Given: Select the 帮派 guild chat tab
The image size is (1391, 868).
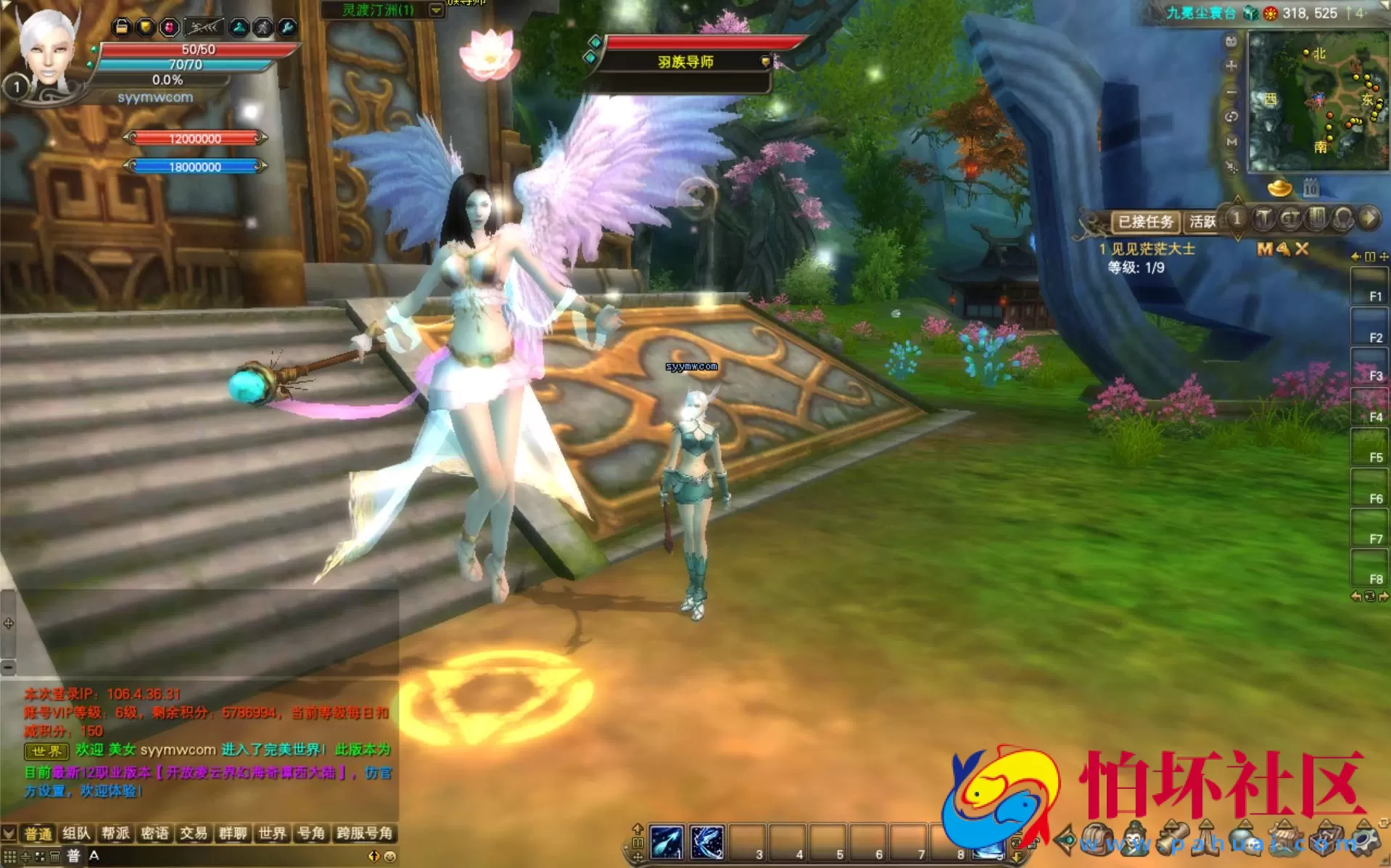Looking at the screenshot, I should click(115, 833).
